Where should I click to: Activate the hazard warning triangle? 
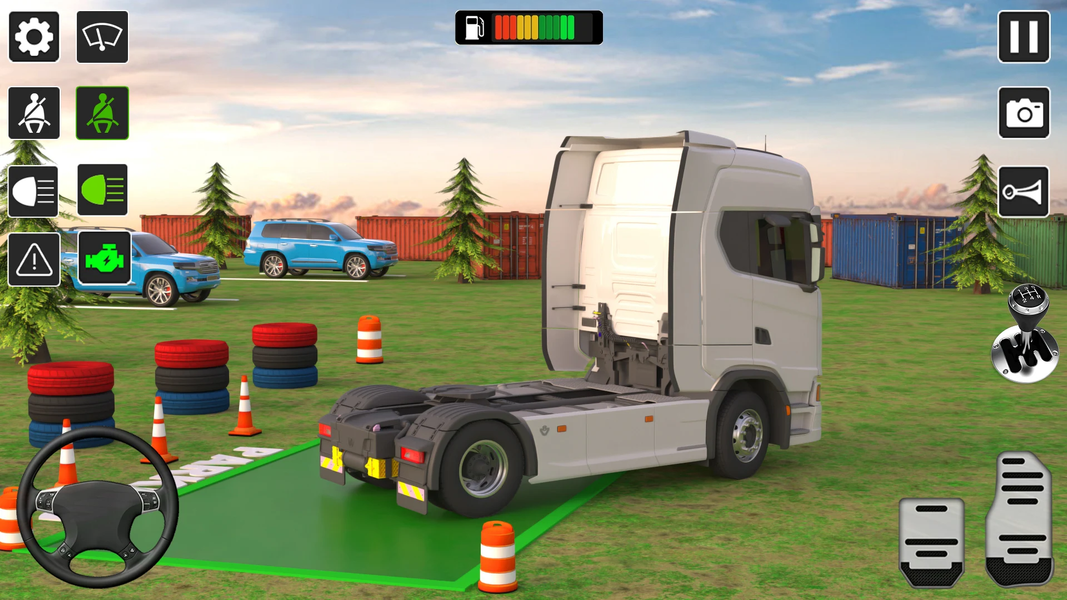[x=34, y=261]
